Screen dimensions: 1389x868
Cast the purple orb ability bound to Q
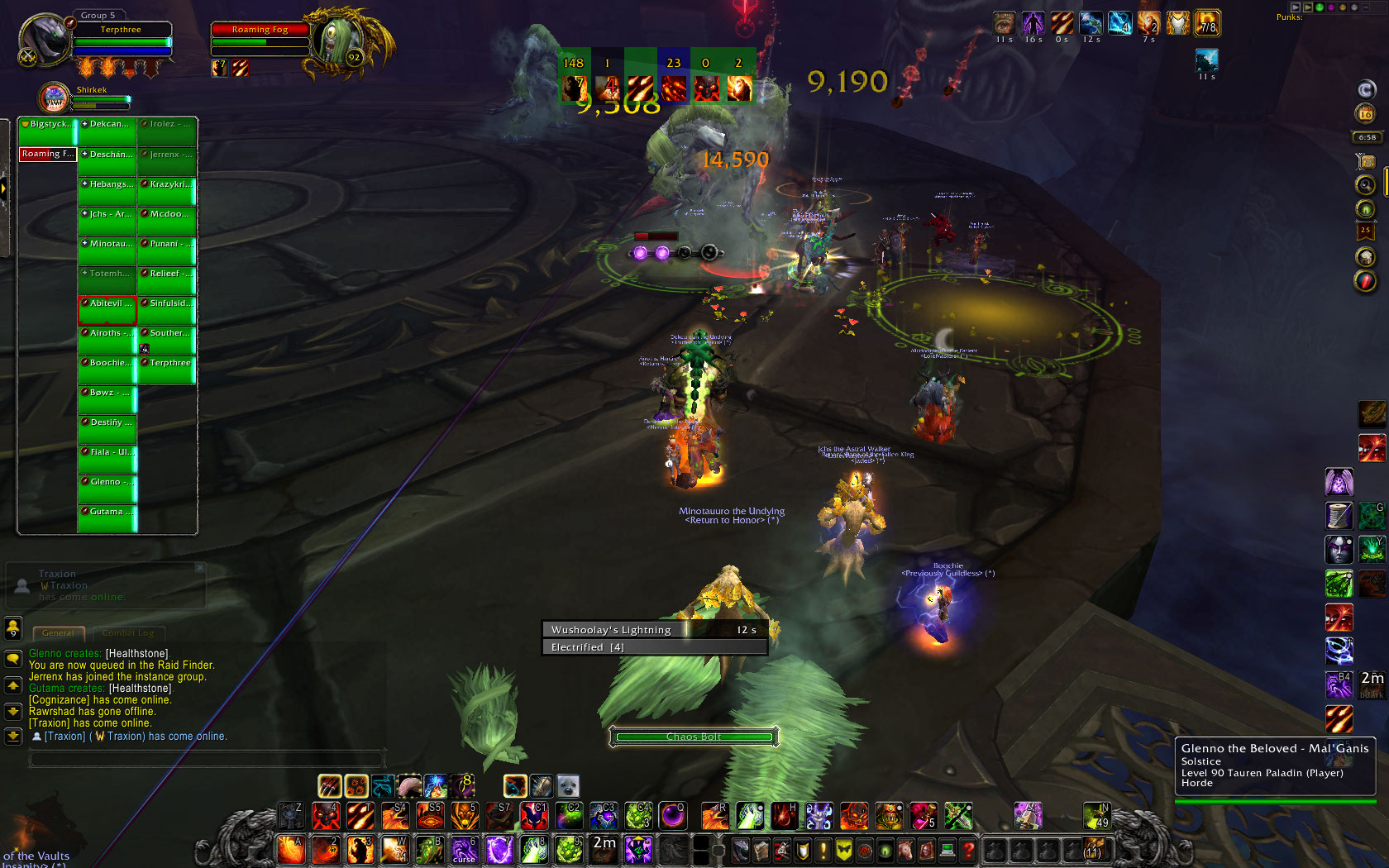coord(673,816)
